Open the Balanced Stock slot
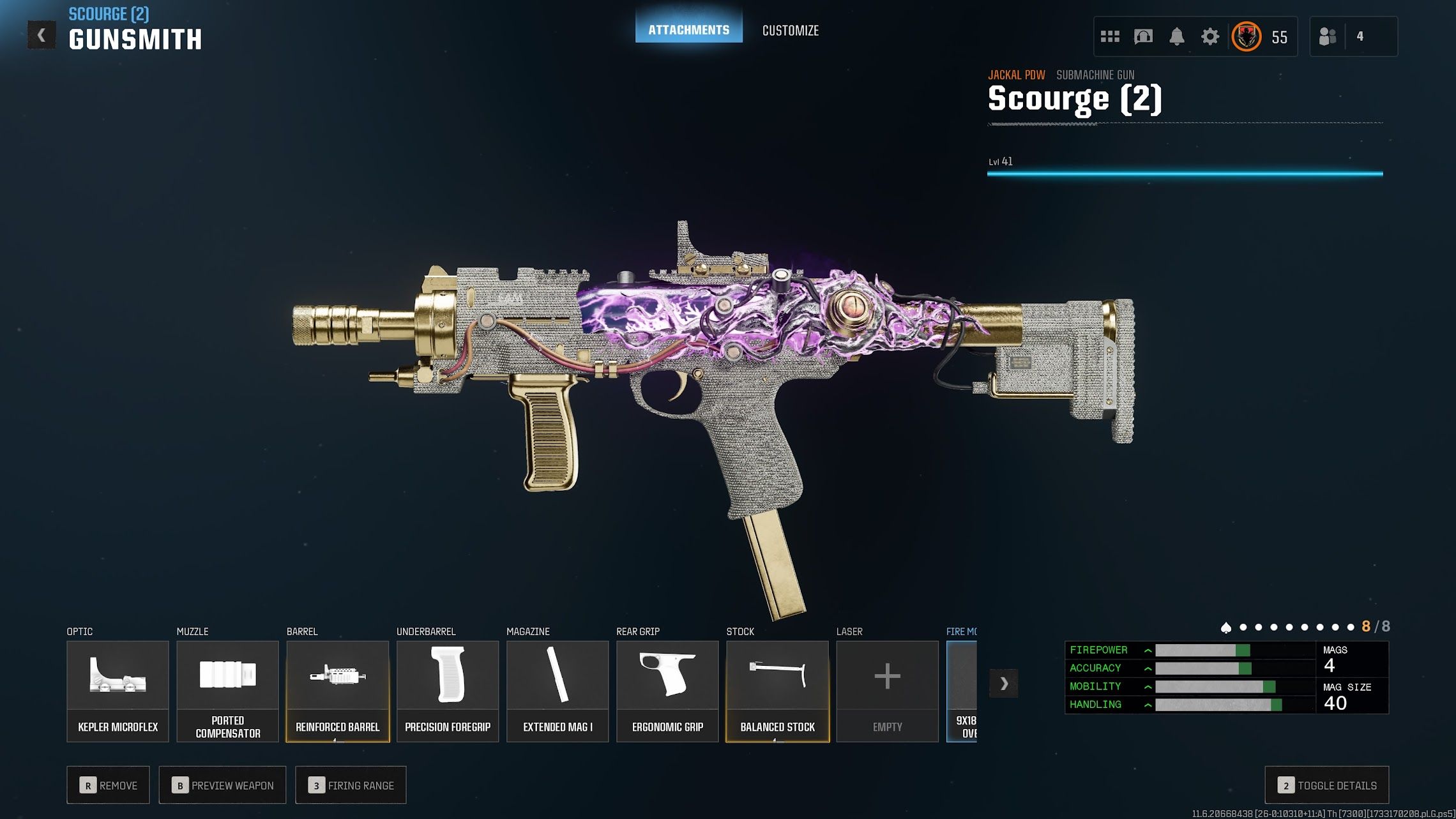1456x819 pixels. (x=777, y=691)
